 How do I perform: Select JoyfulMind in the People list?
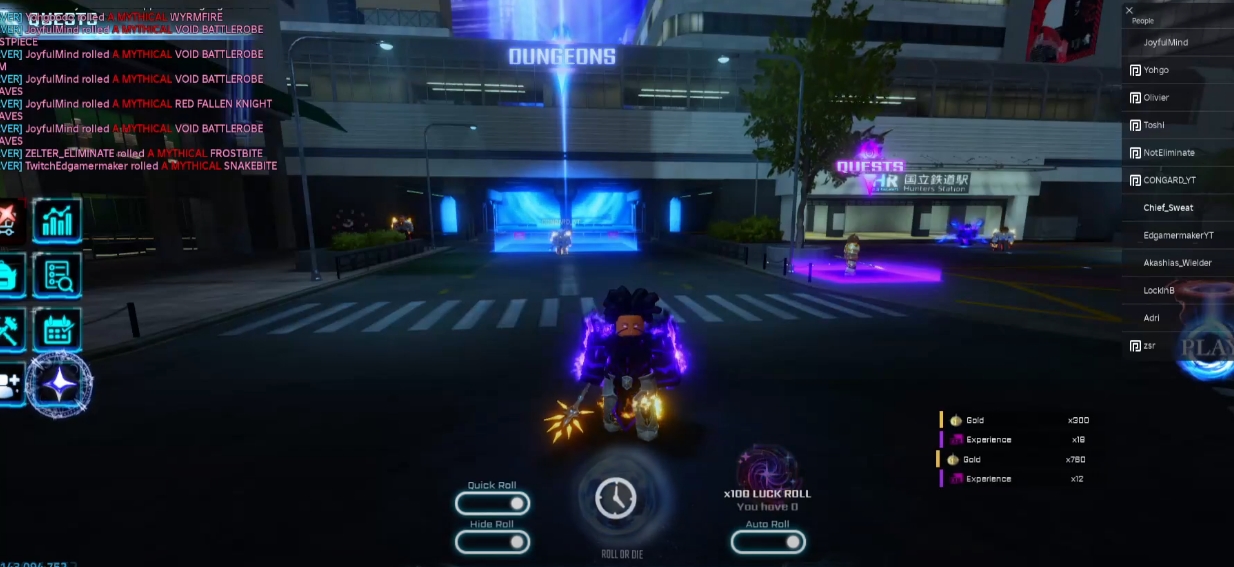1165,43
